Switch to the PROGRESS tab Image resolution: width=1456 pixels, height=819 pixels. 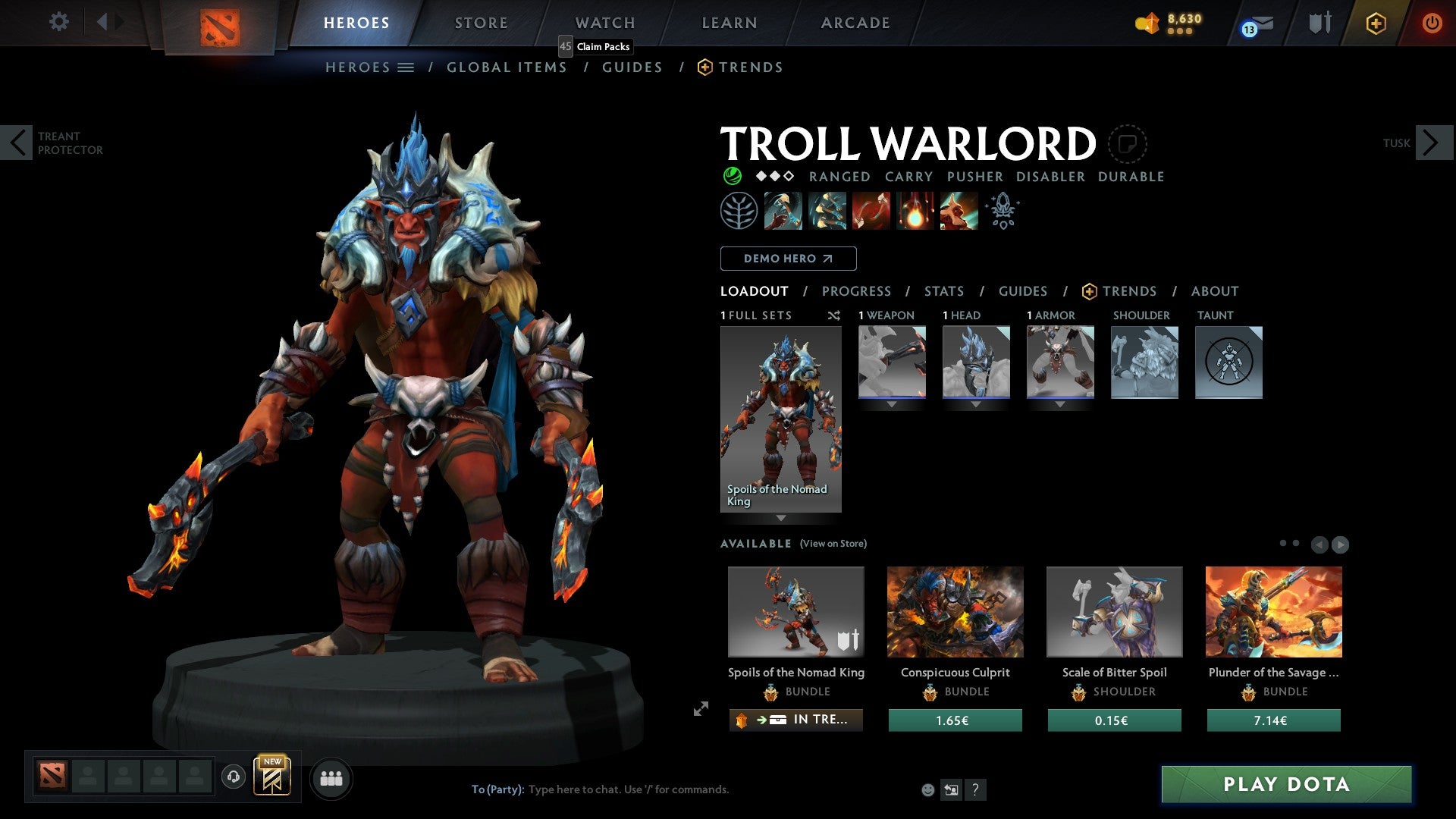tap(857, 291)
